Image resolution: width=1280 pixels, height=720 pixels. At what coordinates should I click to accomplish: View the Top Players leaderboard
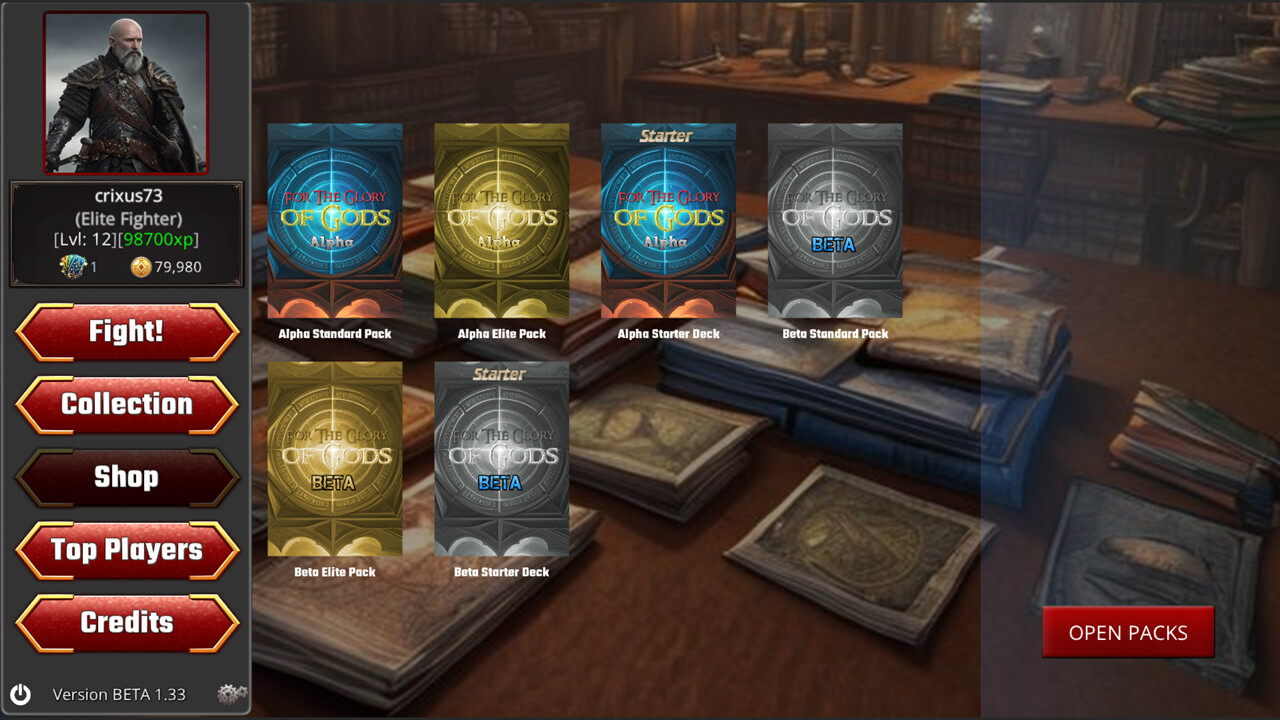(127, 550)
